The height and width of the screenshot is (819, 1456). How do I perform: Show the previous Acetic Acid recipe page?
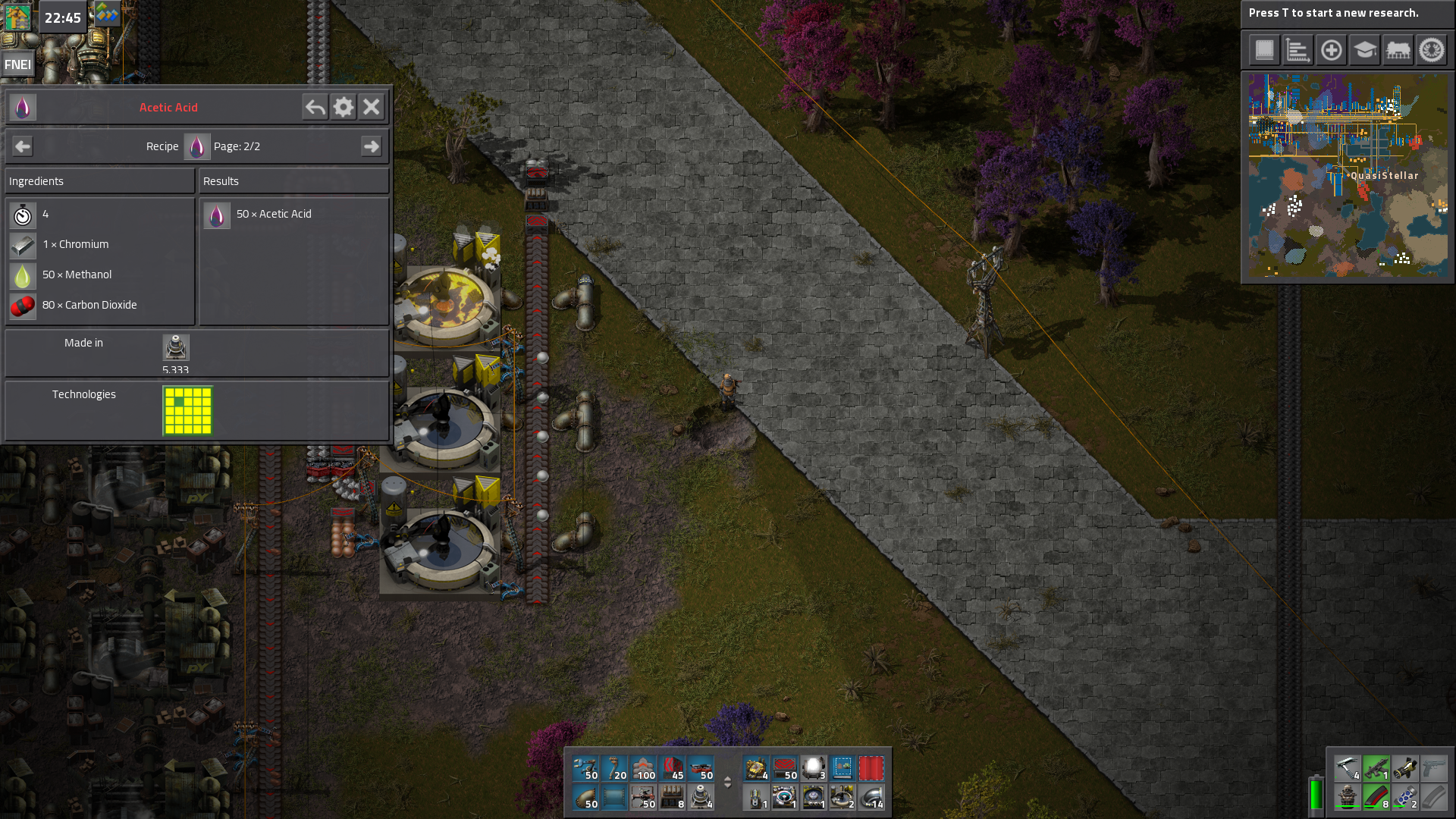tap(23, 146)
